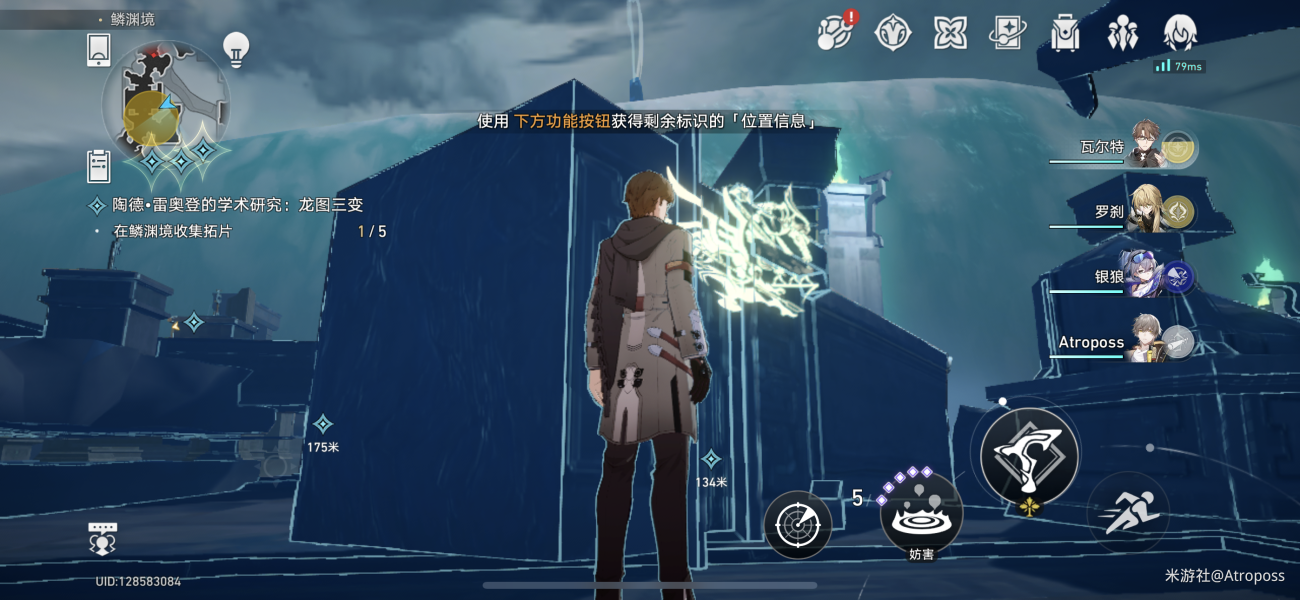Use the 妨害 technique button

tap(921, 513)
